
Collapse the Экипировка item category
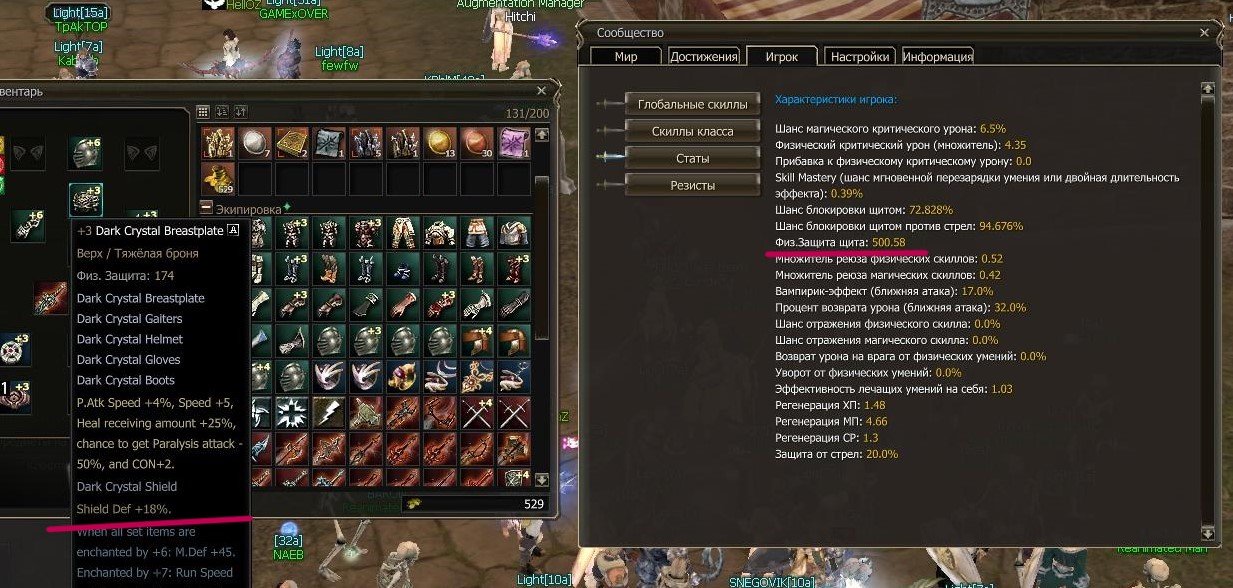[207, 208]
